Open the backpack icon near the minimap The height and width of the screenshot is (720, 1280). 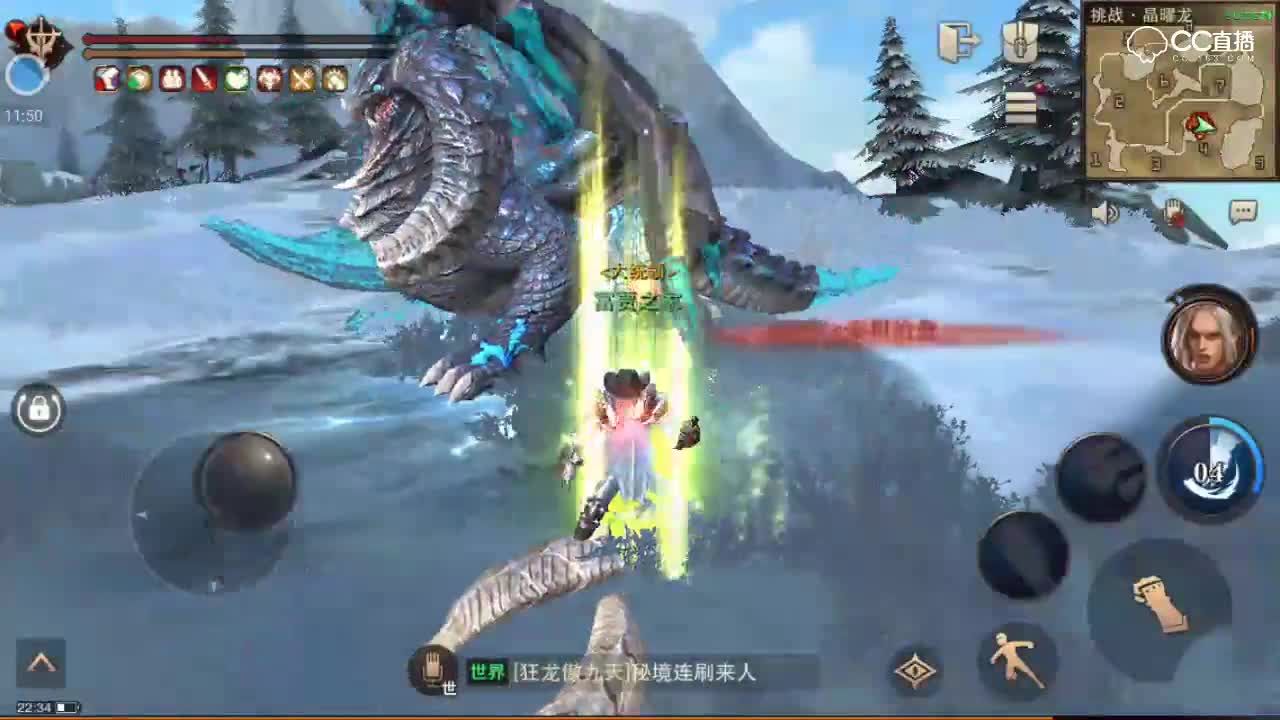pos(1018,40)
